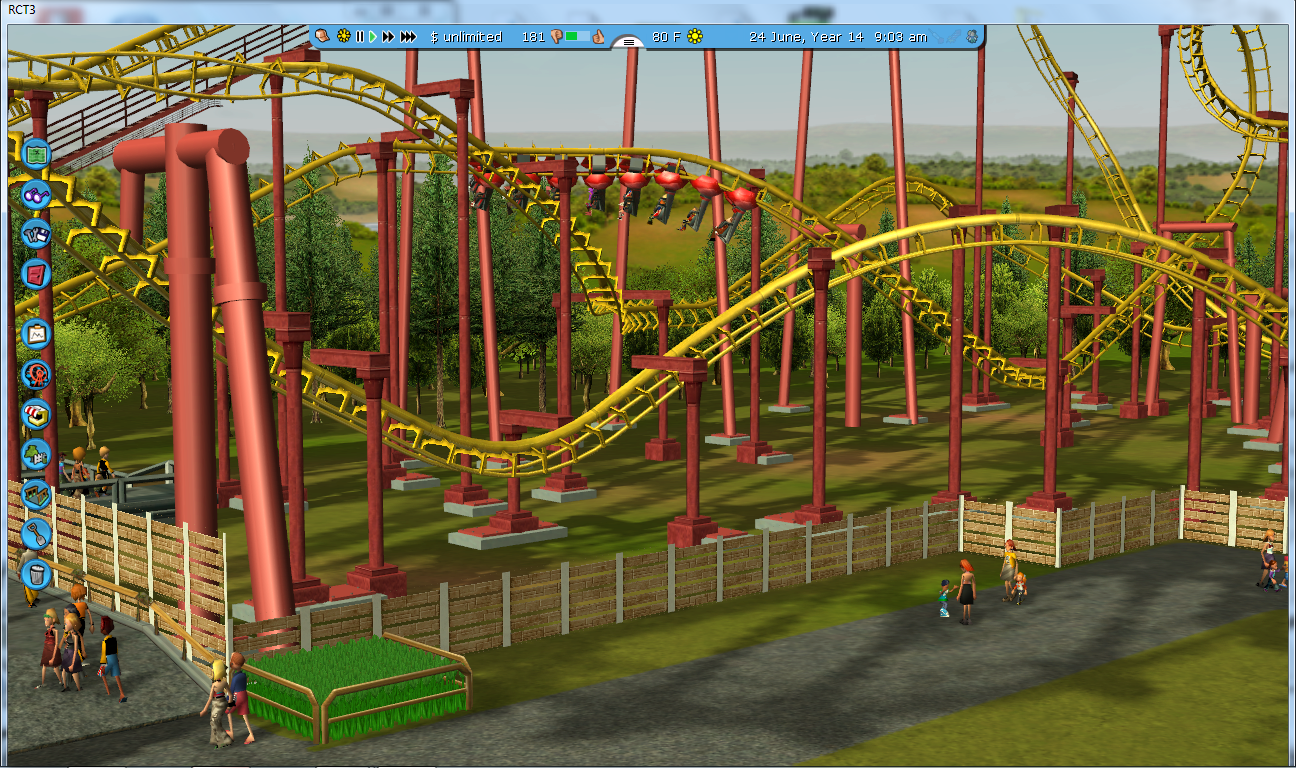The image size is (1296, 768).
Task: Set game speed to double fast-forward
Action: (388, 37)
